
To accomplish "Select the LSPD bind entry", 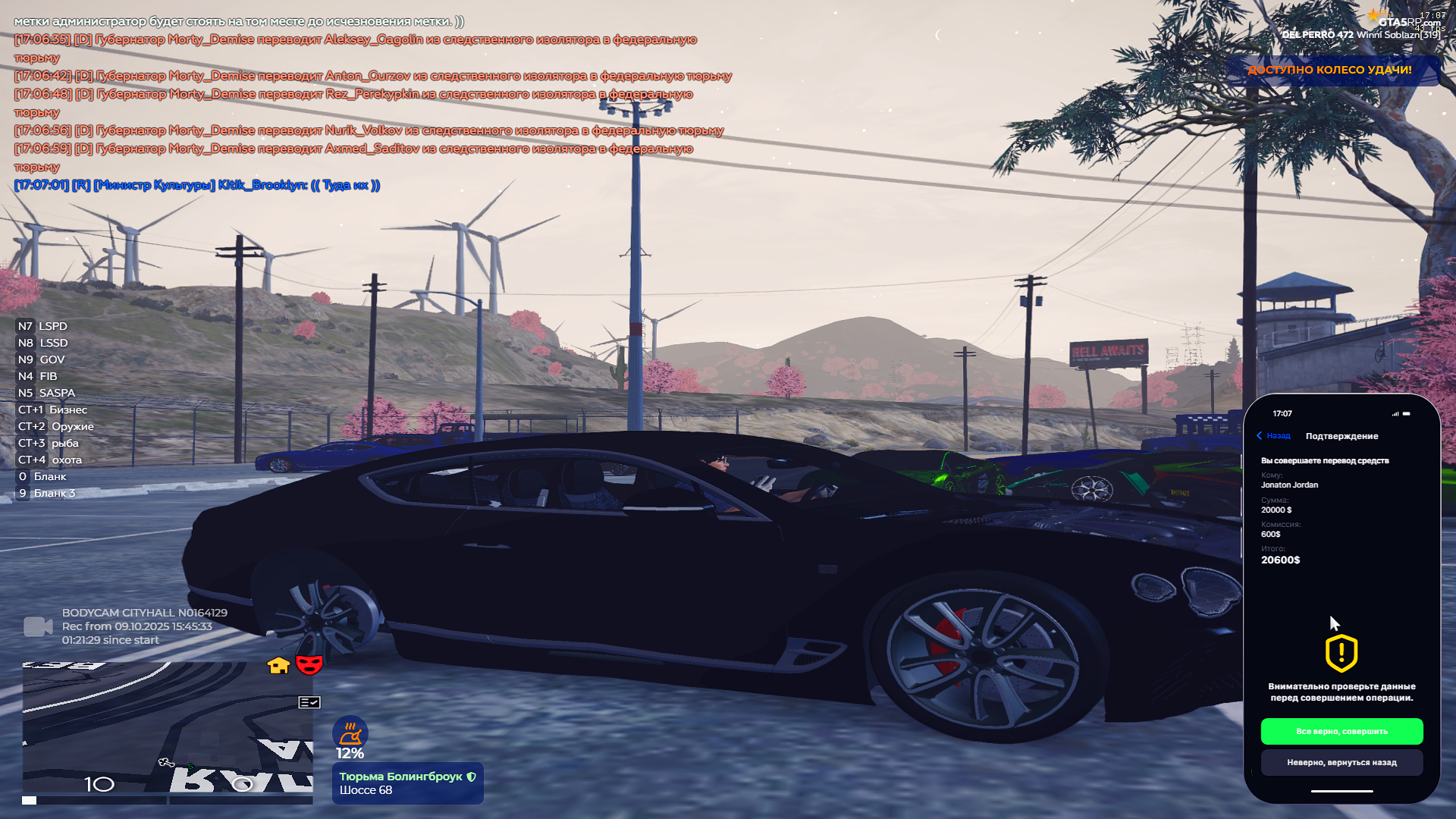I will [43, 326].
